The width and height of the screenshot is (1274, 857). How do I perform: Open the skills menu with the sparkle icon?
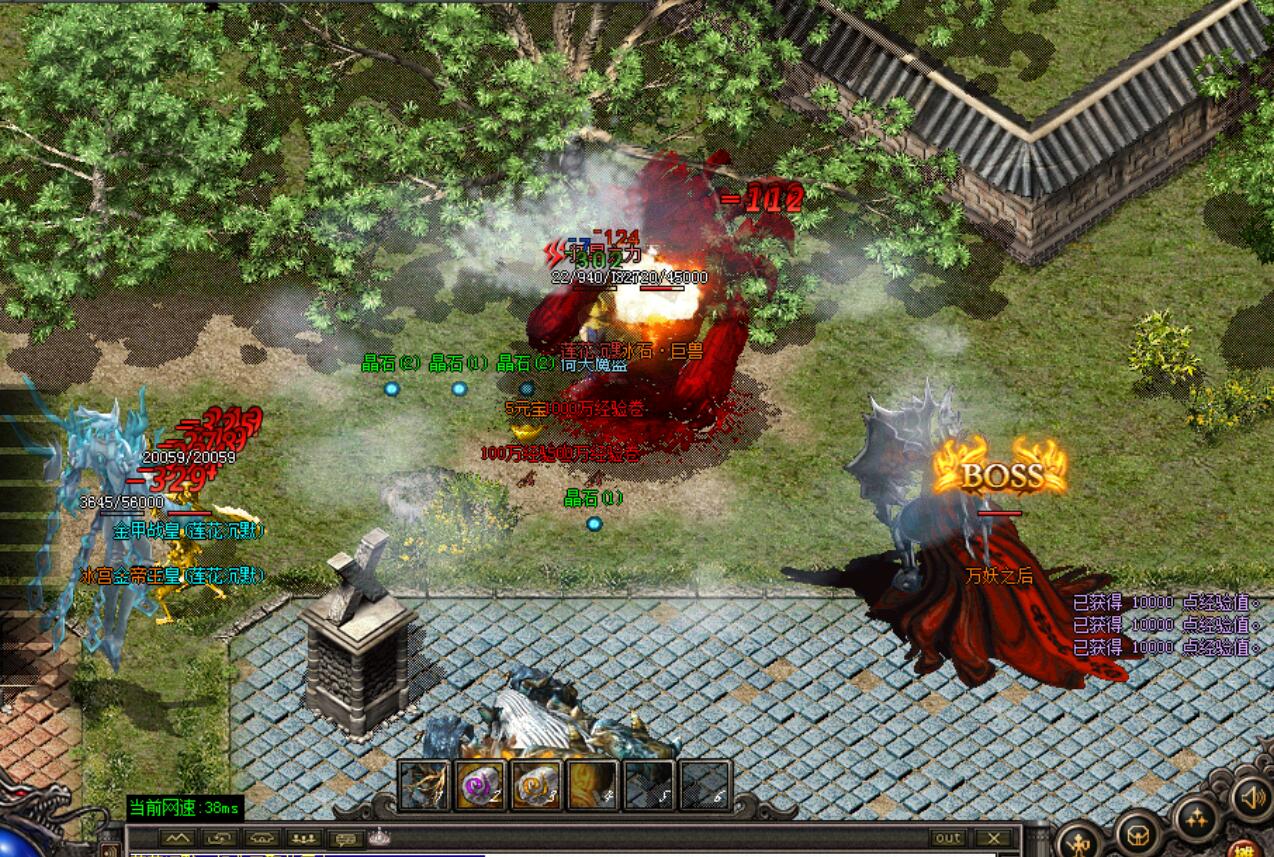pos(1197,820)
